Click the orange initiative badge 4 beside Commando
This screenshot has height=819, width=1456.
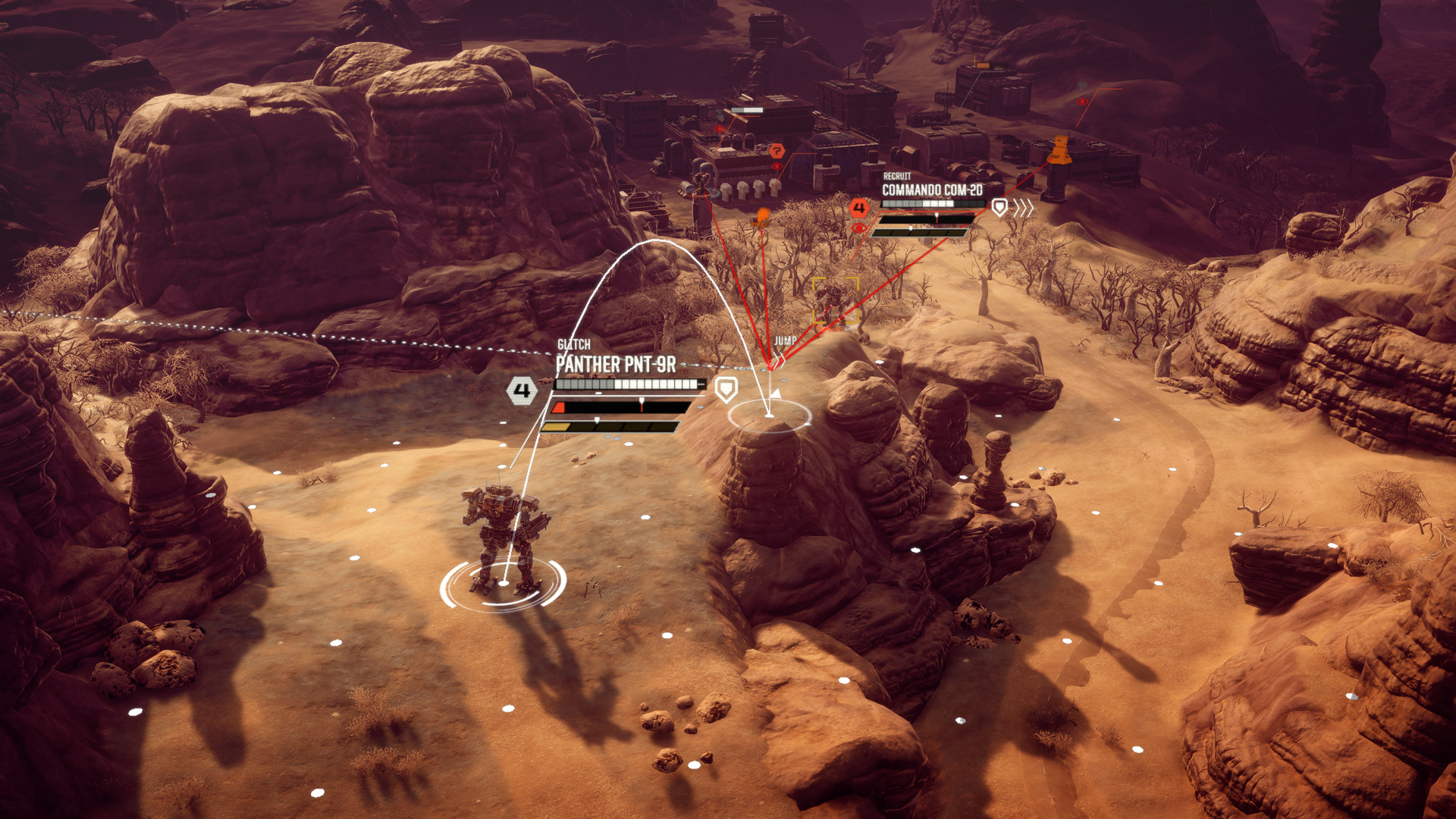click(859, 208)
